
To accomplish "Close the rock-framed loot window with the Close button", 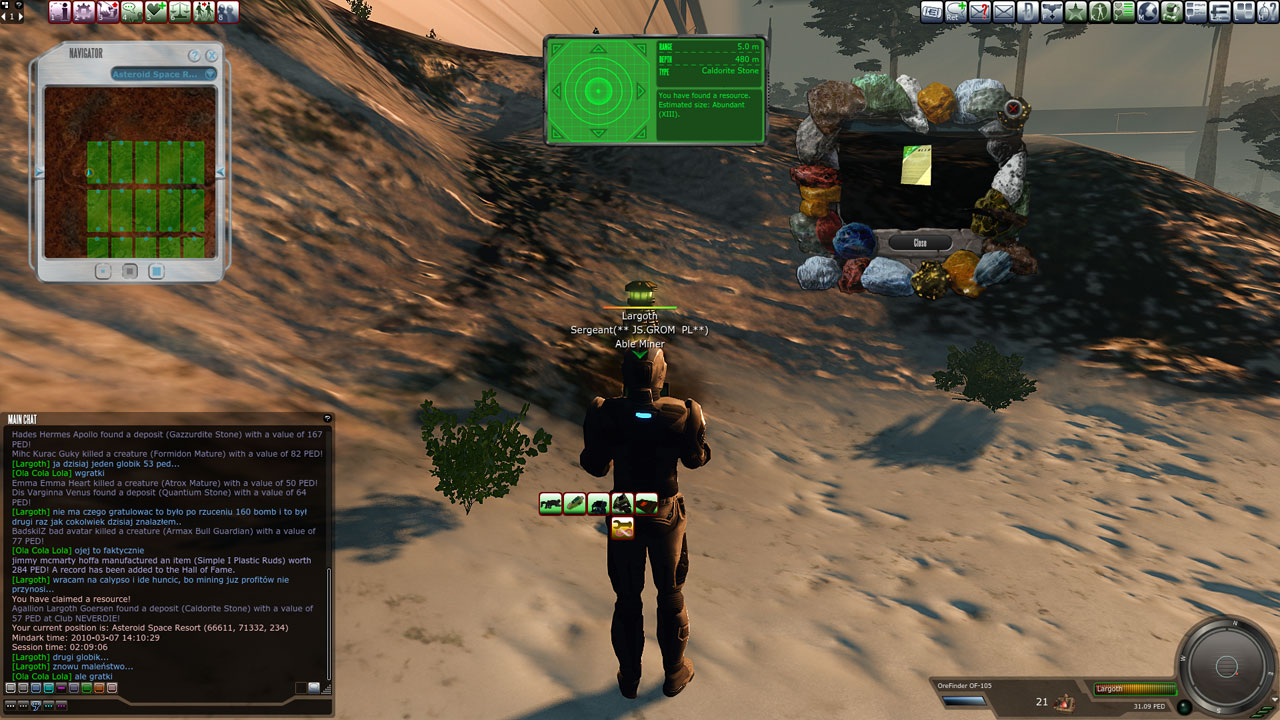I will 920,243.
